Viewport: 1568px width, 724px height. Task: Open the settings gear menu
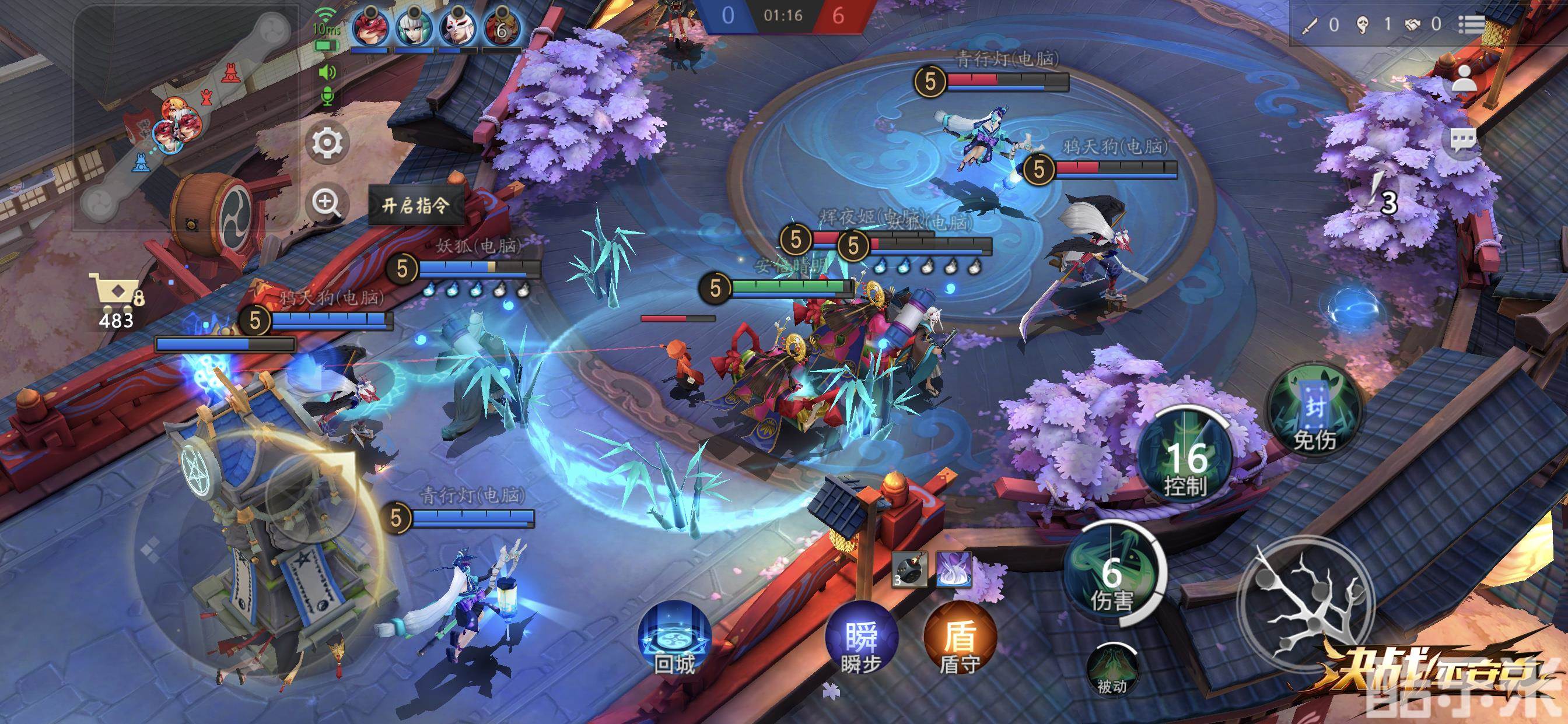(327, 143)
